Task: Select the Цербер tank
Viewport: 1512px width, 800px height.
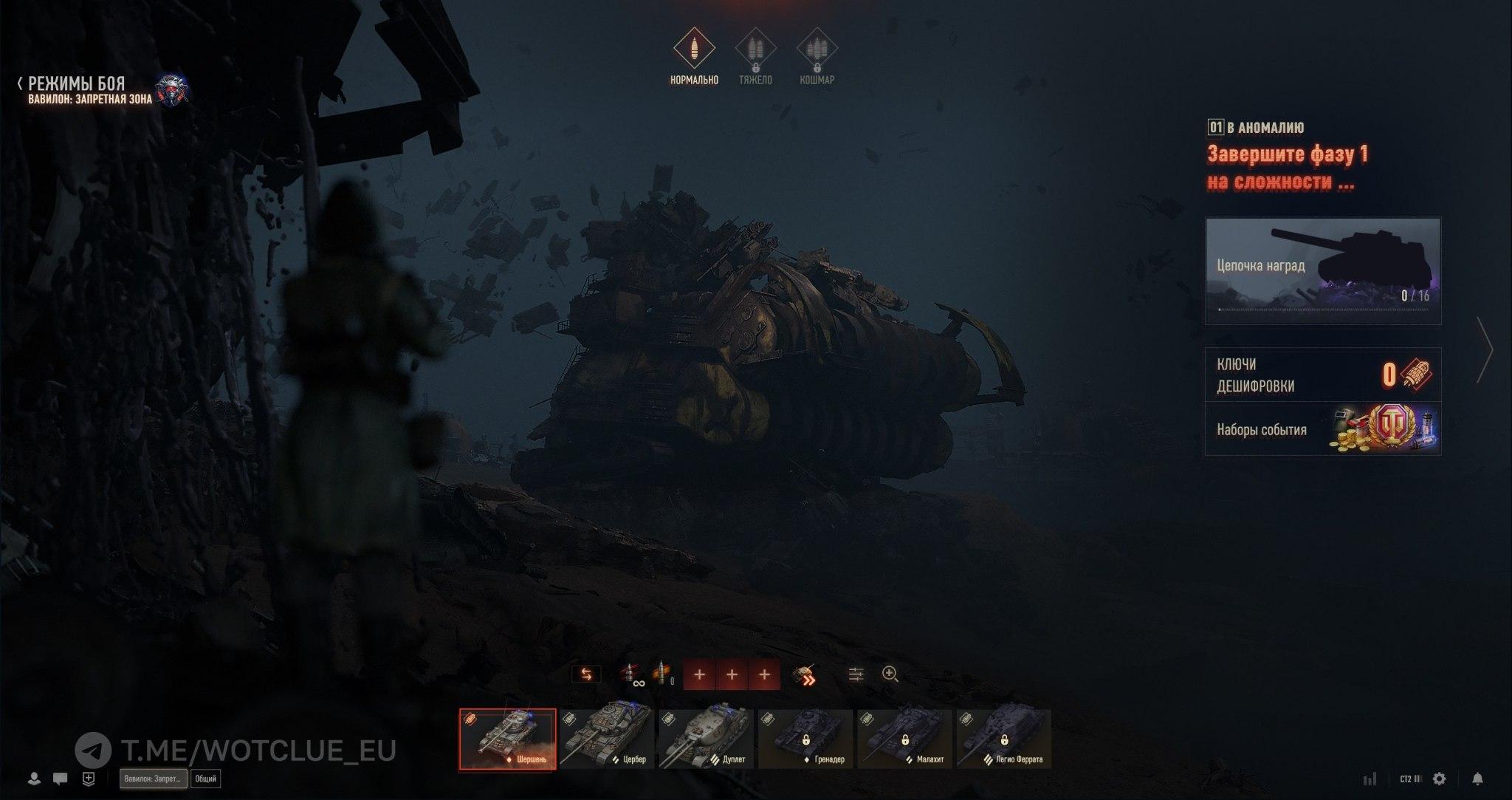Action: [607, 739]
